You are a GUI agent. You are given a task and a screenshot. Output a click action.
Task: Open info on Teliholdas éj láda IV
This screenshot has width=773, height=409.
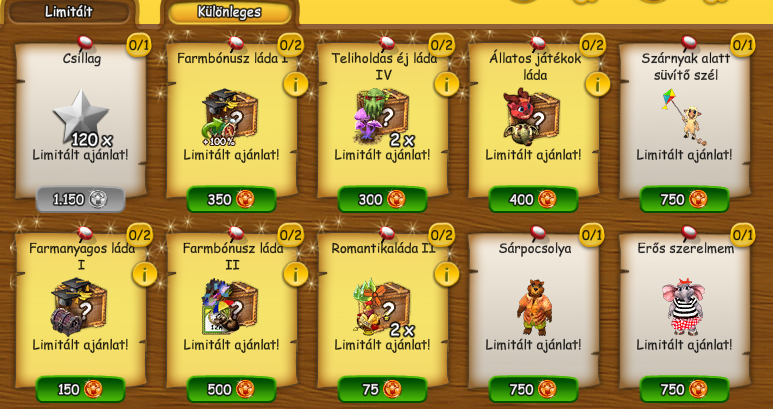click(446, 84)
